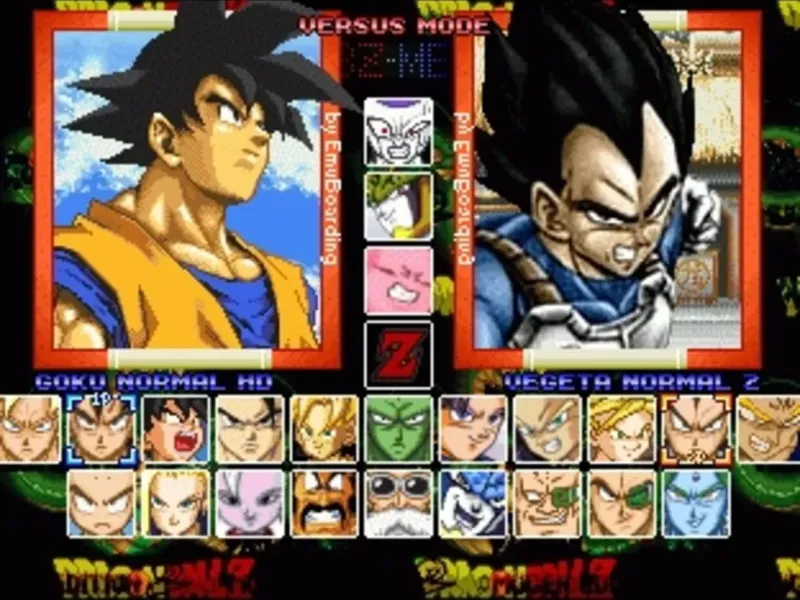
Task: Pick the shouting Kid Goku portrait
Action: click(176, 429)
